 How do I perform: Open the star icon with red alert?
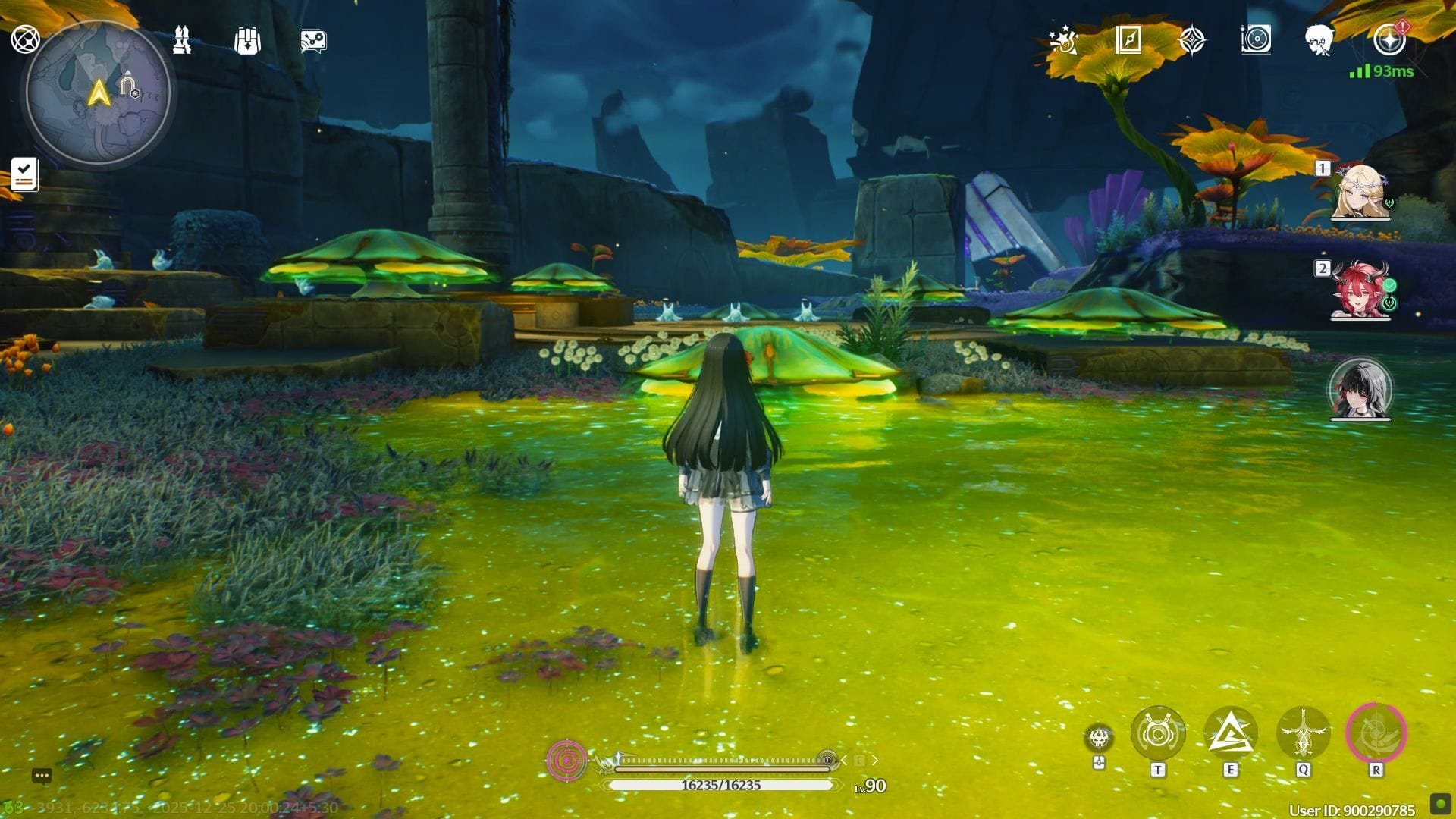click(1390, 39)
